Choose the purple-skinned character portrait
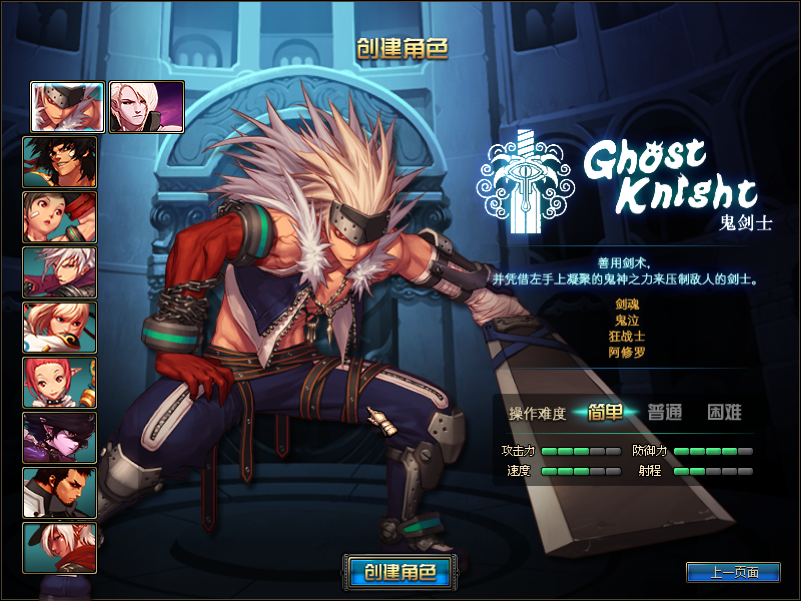The width and height of the screenshot is (801, 601). (x=60, y=437)
